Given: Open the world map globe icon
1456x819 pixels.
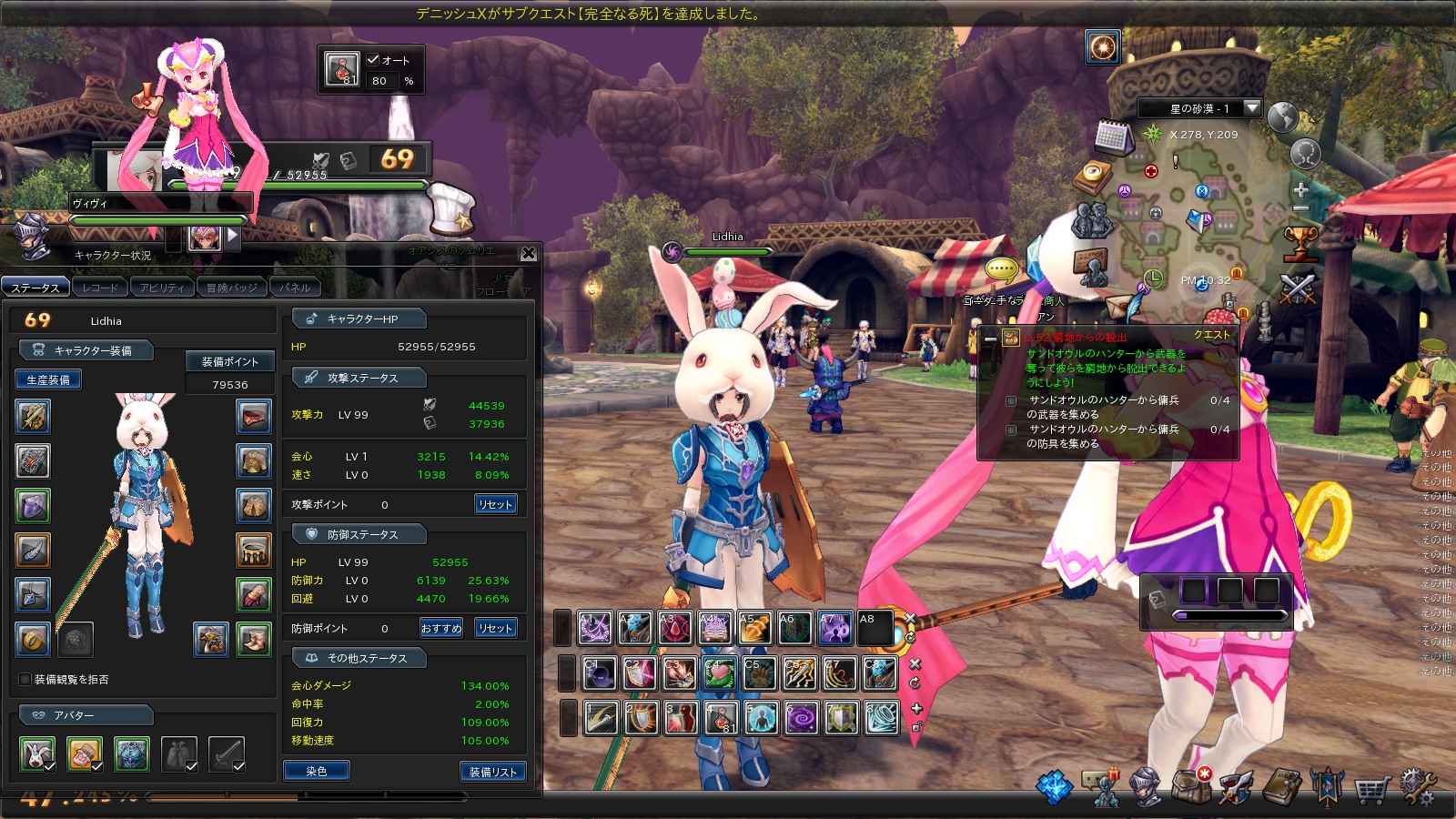Looking at the screenshot, I should [x=1282, y=117].
